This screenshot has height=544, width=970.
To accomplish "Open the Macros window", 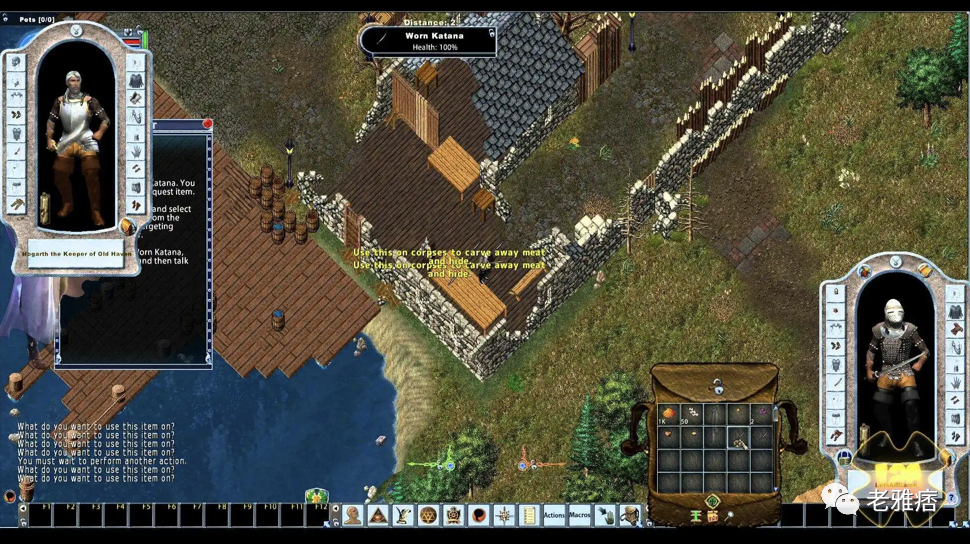I will (580, 515).
